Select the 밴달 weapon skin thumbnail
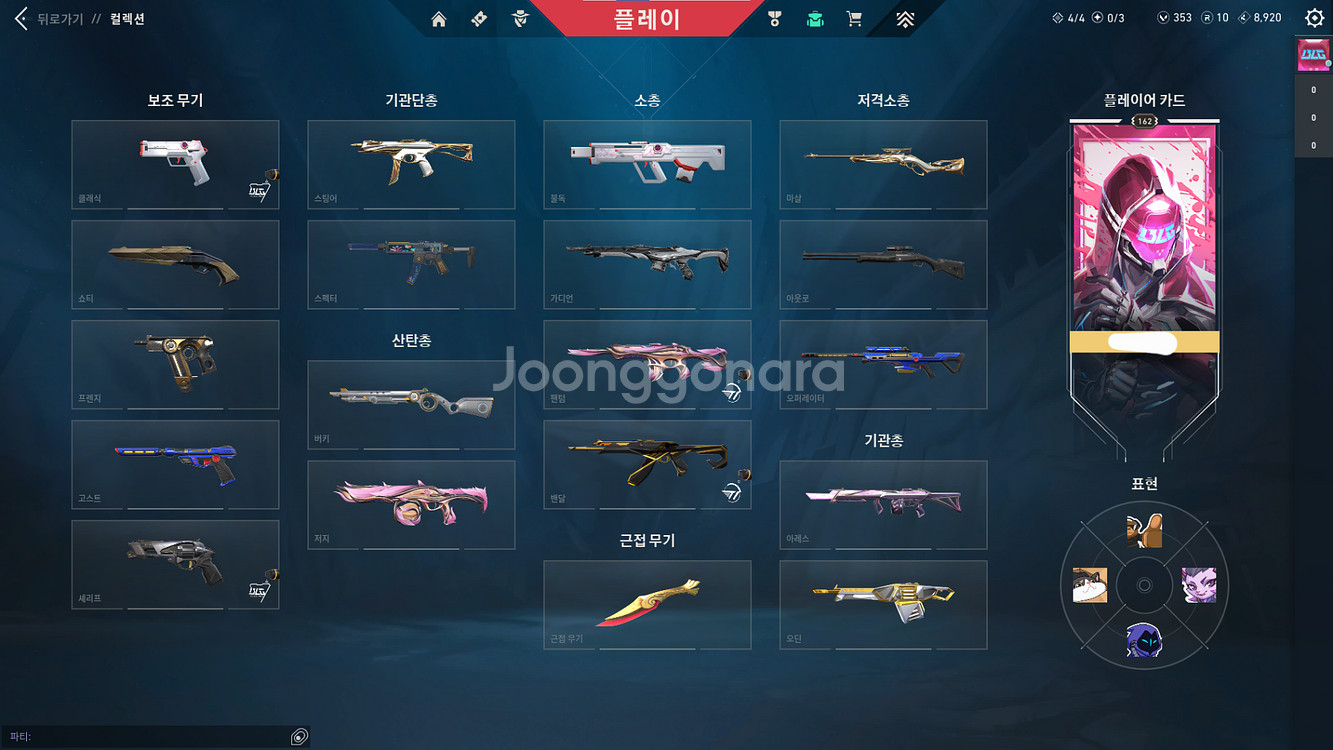 [646, 464]
